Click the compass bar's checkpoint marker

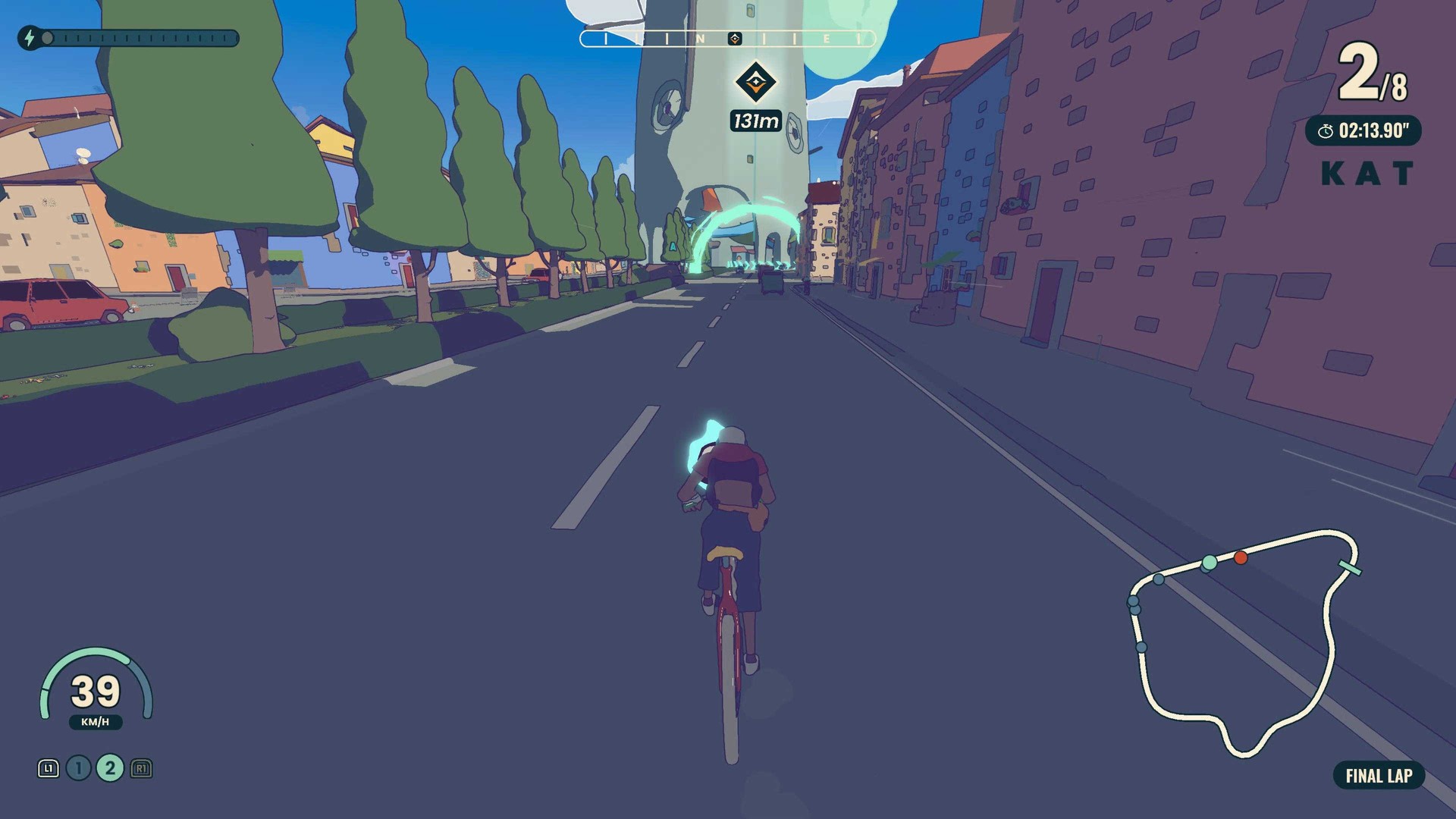(x=734, y=39)
